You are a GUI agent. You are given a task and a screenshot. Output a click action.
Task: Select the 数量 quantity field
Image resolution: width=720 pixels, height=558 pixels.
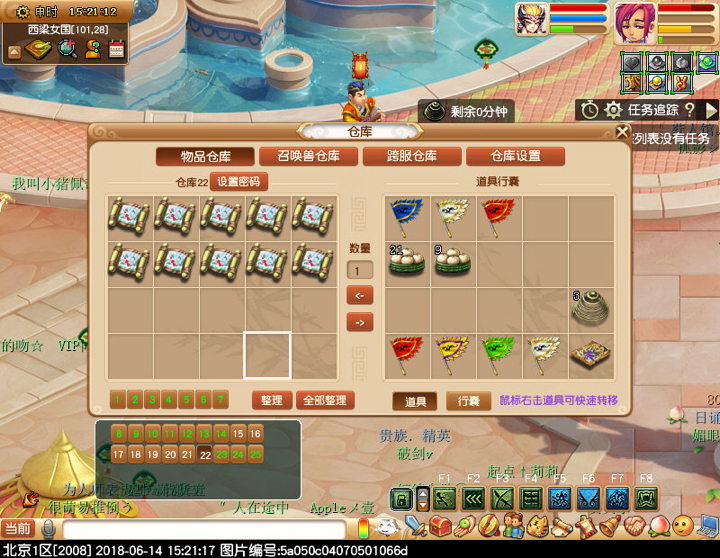(x=360, y=270)
